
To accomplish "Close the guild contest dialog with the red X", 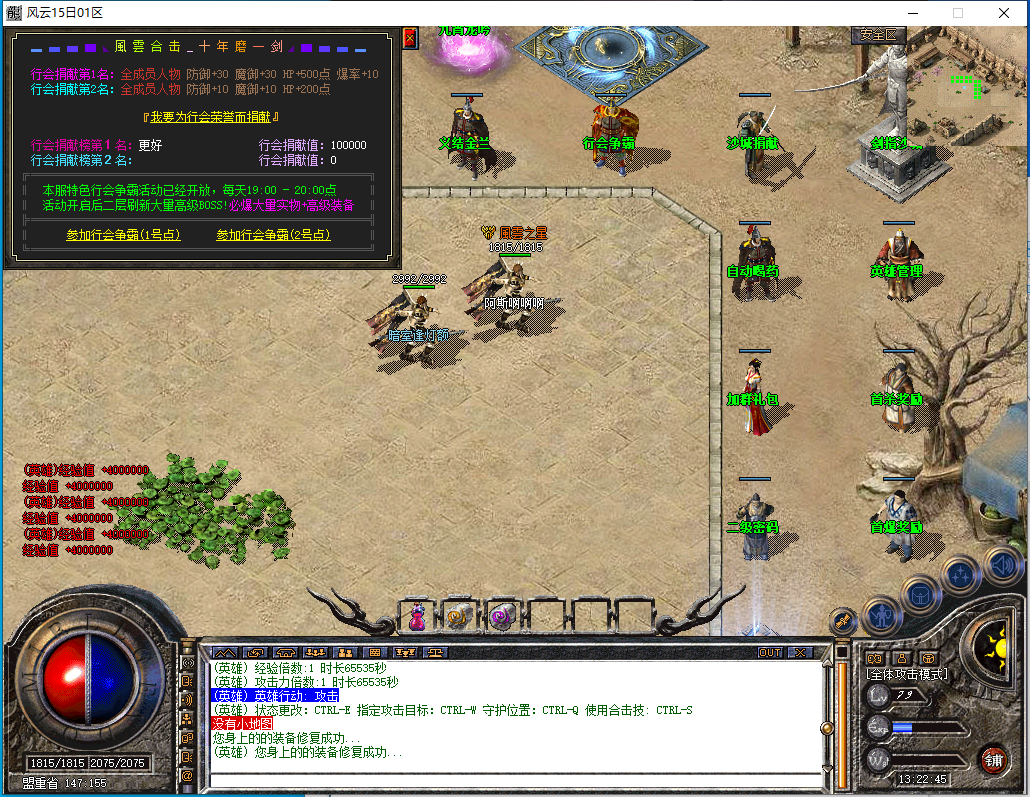I will tap(410, 39).
